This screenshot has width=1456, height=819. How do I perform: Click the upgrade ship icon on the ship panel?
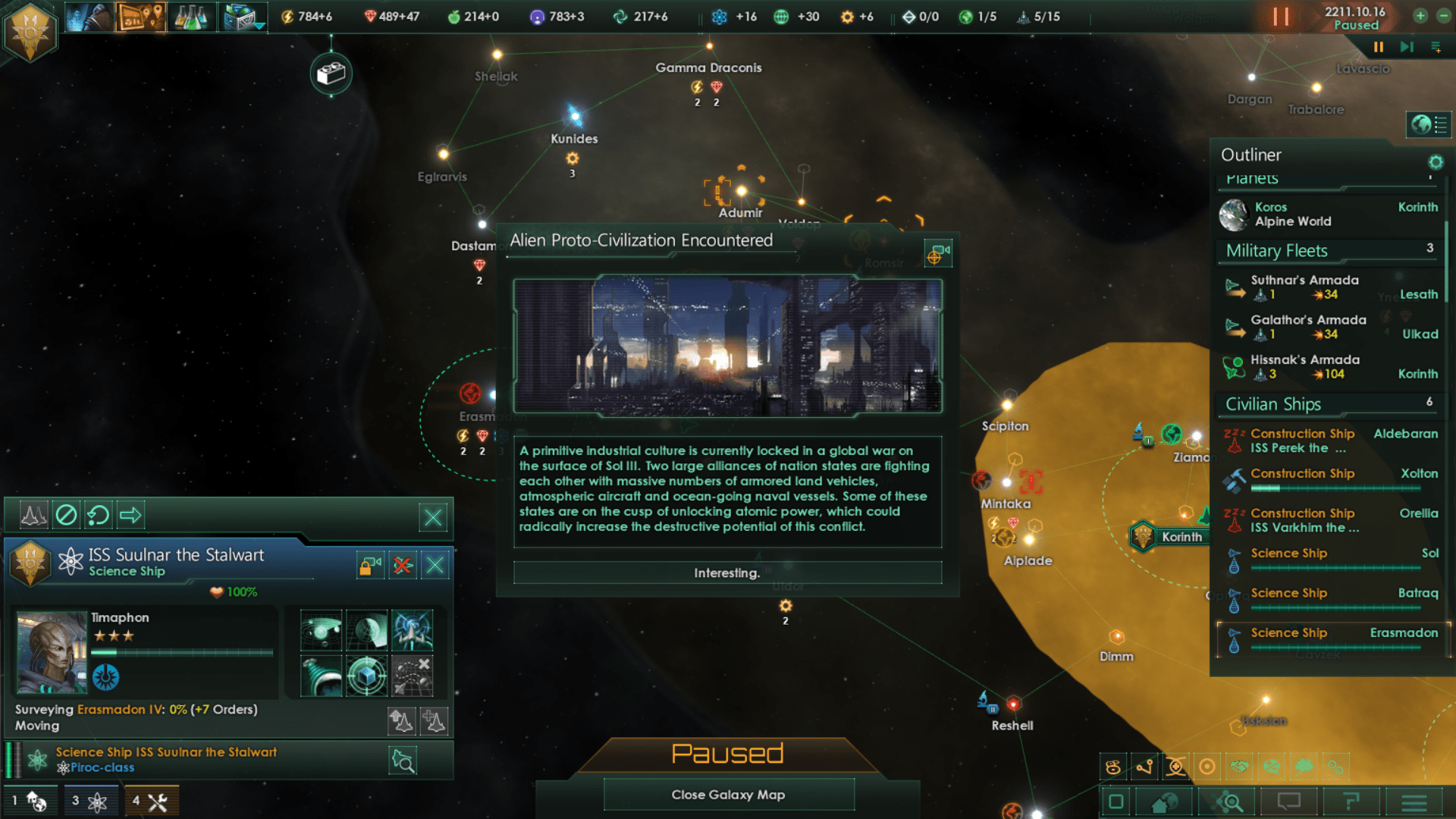tap(403, 720)
